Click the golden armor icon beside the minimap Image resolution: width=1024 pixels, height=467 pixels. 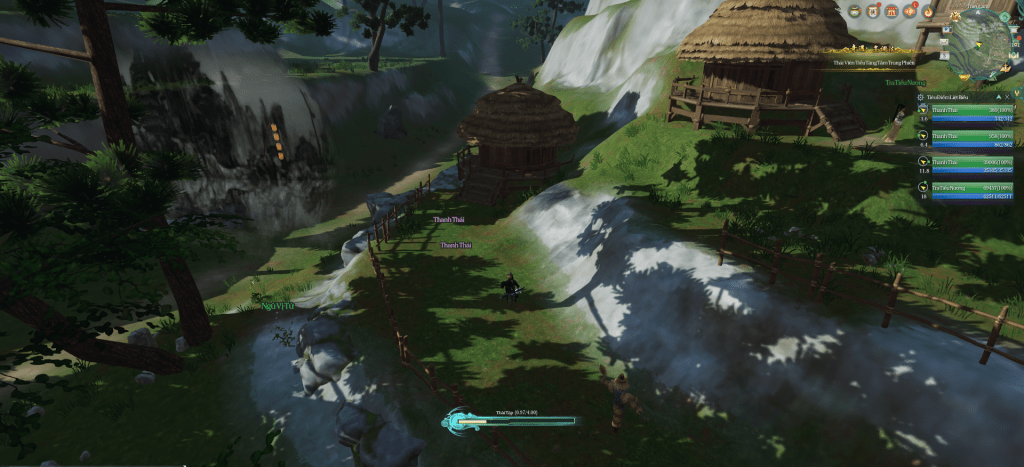955,16
